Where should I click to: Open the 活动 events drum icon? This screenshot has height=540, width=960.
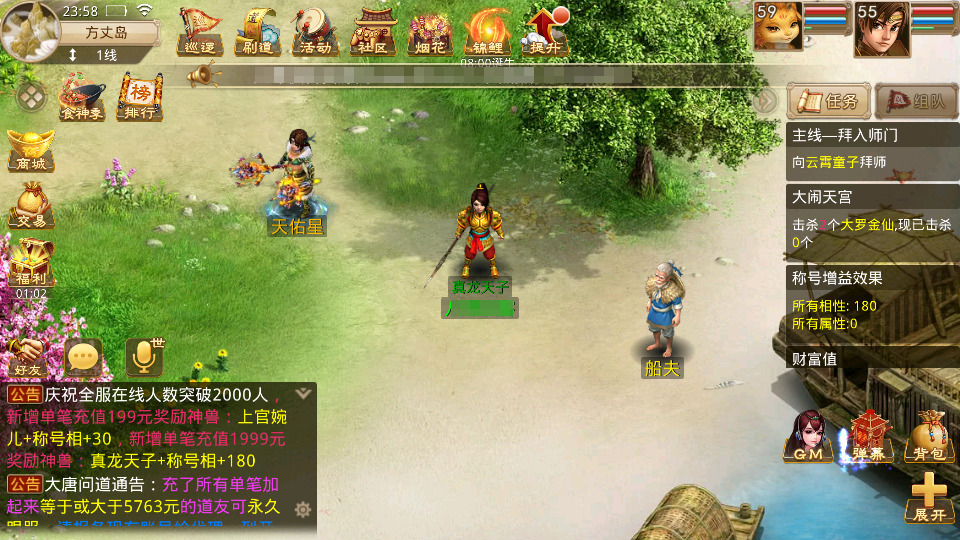pyautogui.click(x=313, y=31)
